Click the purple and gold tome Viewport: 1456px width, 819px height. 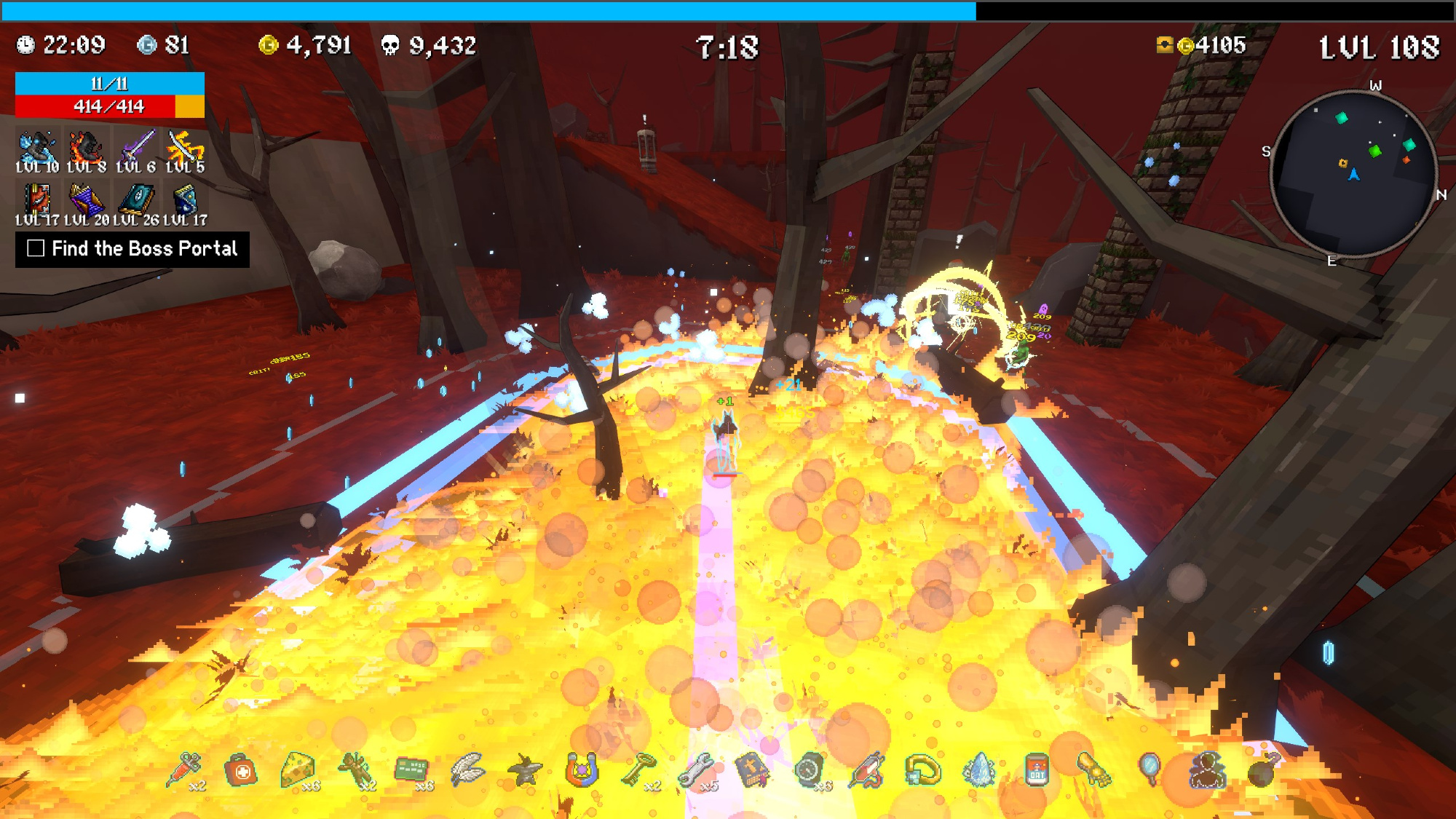pyautogui.click(x=87, y=199)
